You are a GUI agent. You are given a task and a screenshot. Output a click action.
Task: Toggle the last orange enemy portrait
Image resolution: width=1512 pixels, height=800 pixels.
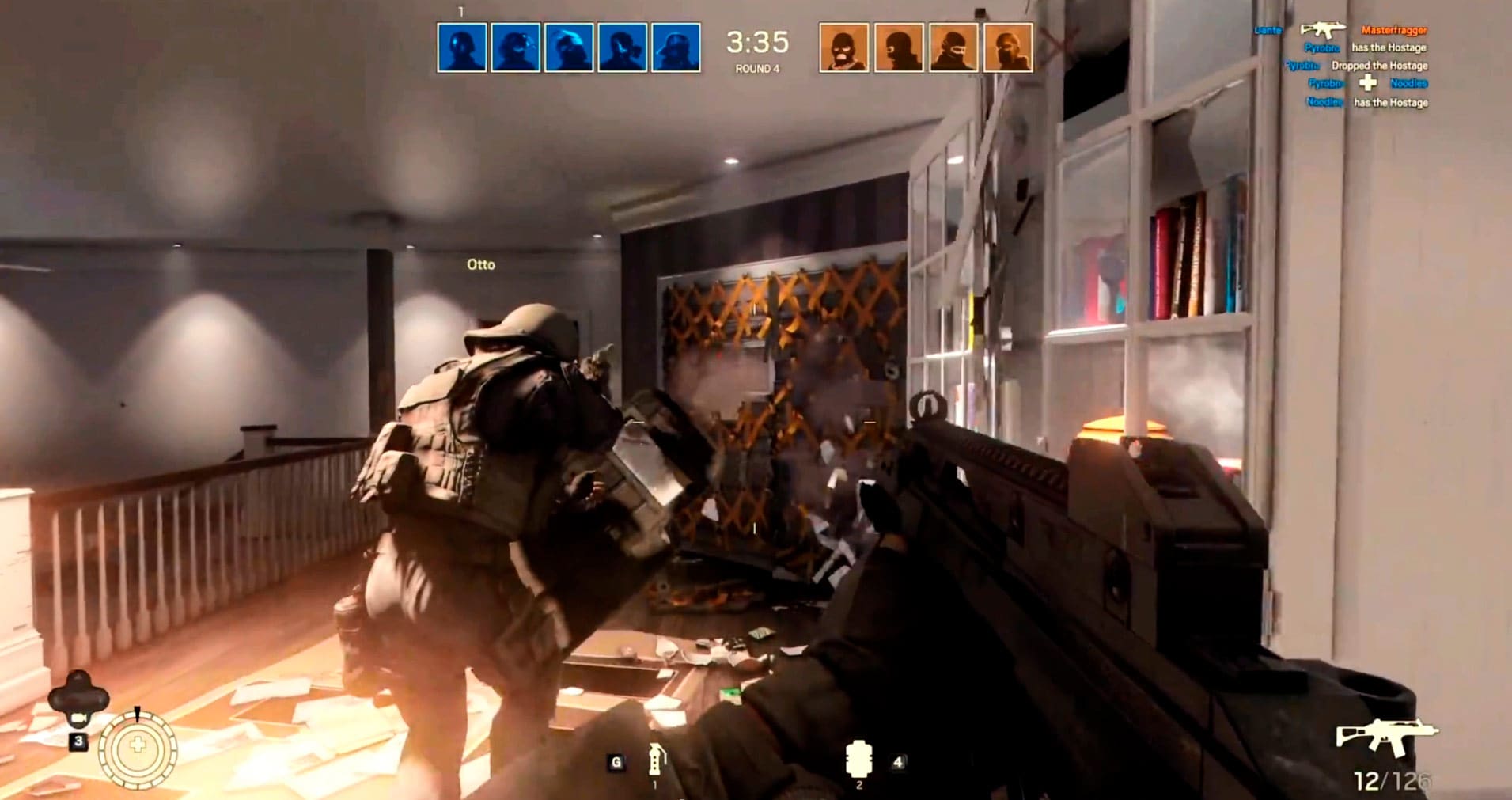pos(1007,46)
